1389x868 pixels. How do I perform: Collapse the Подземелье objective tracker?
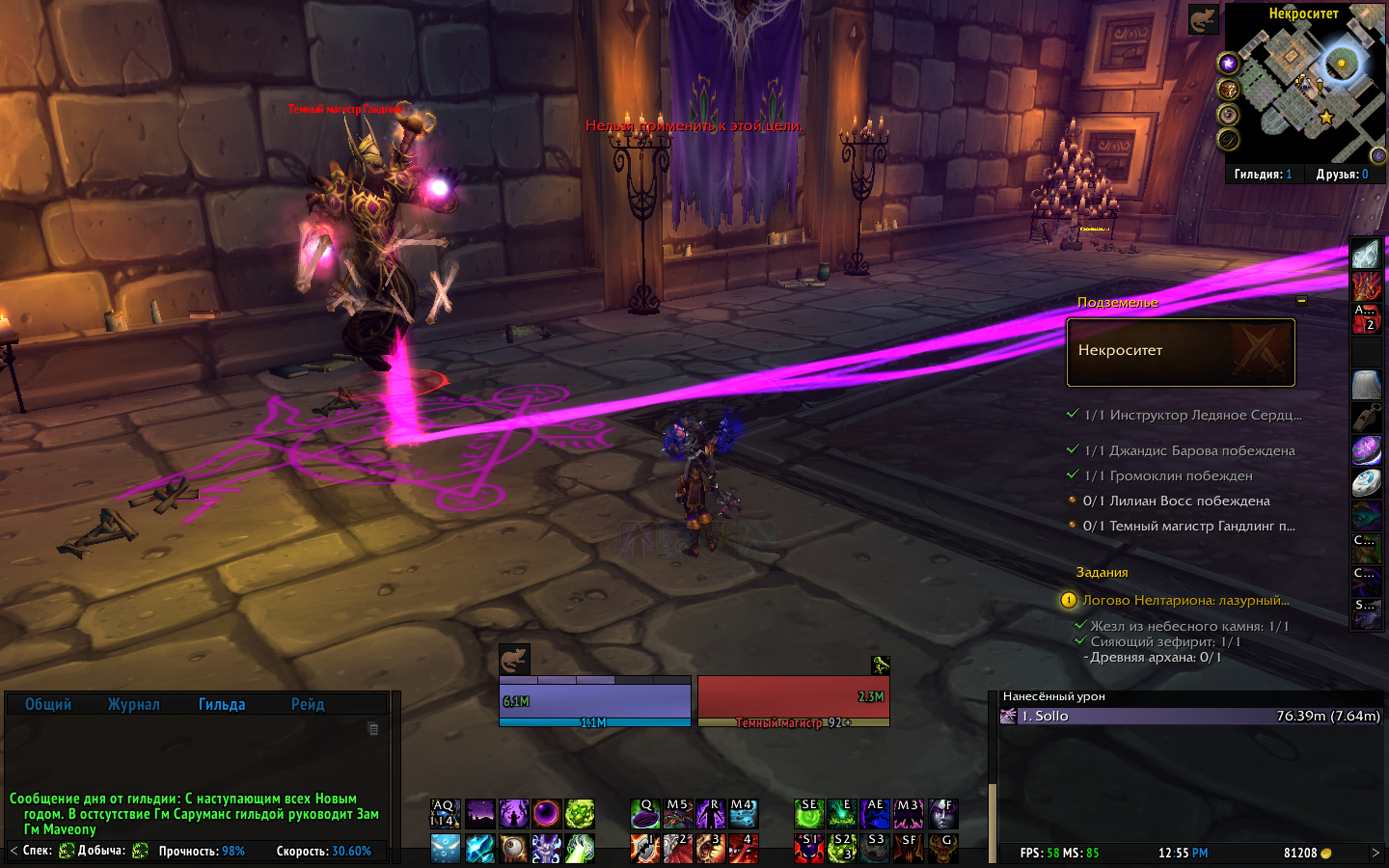coord(1301,301)
